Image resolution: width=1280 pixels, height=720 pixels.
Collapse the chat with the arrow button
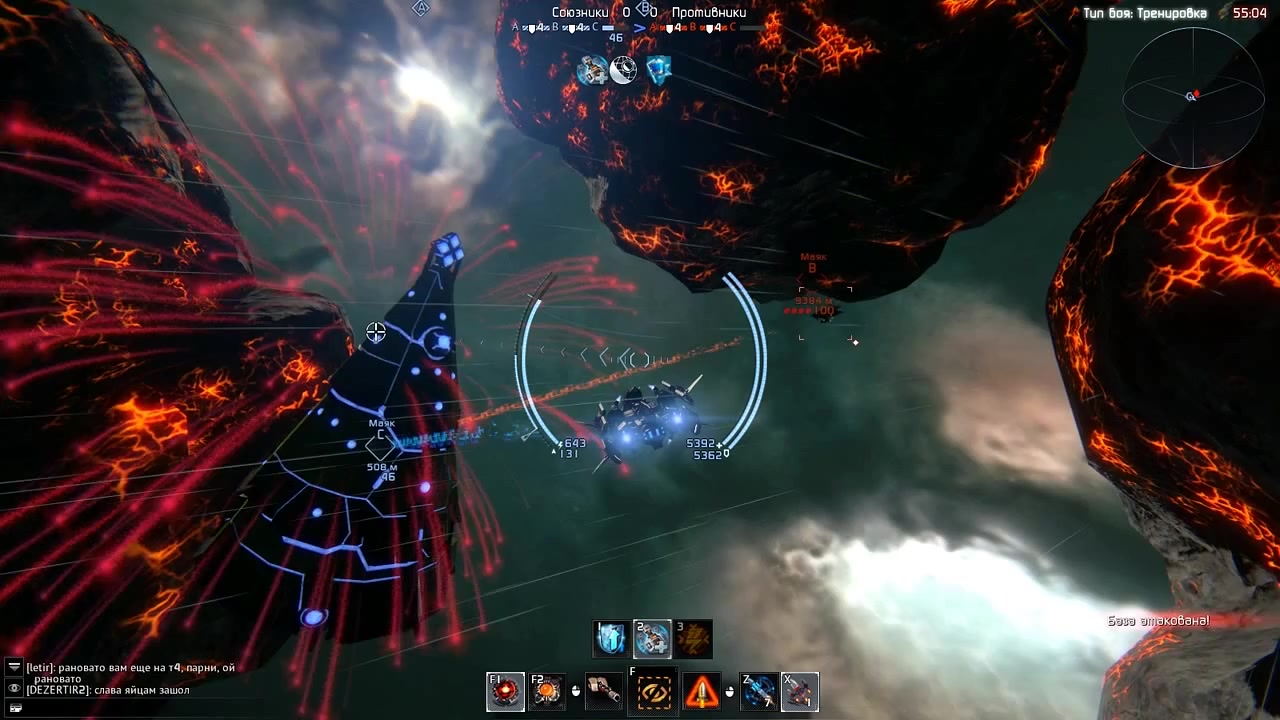click(14, 667)
